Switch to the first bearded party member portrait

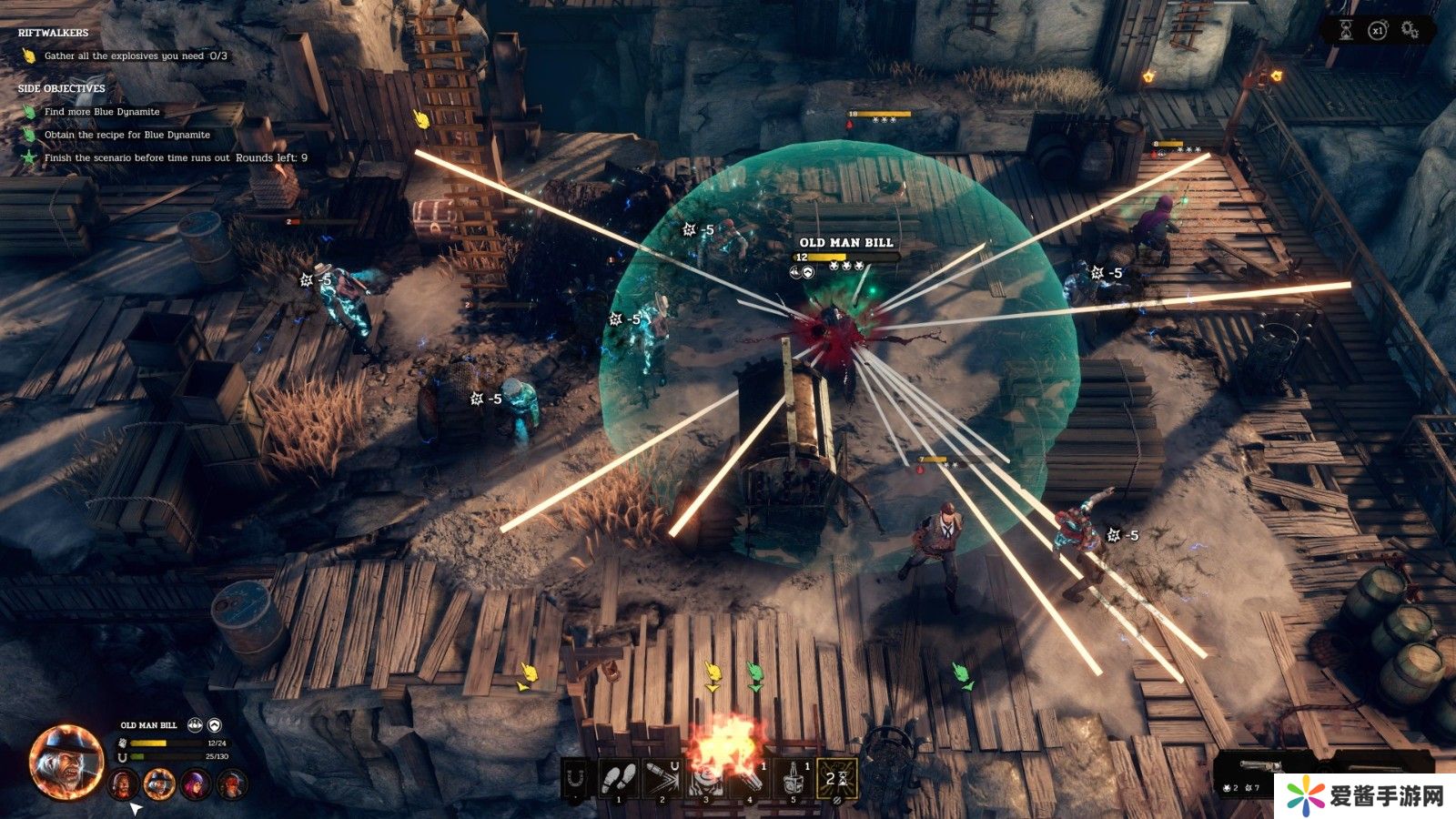click(x=122, y=783)
